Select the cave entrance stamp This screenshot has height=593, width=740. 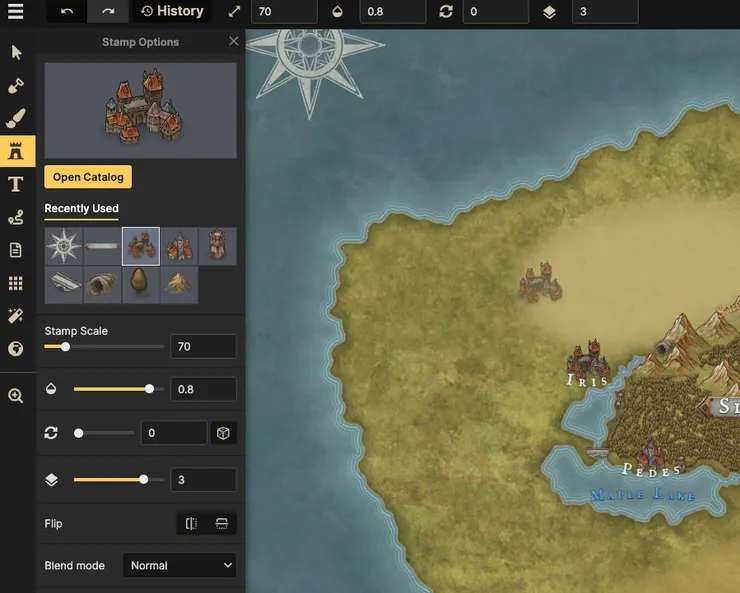point(102,285)
